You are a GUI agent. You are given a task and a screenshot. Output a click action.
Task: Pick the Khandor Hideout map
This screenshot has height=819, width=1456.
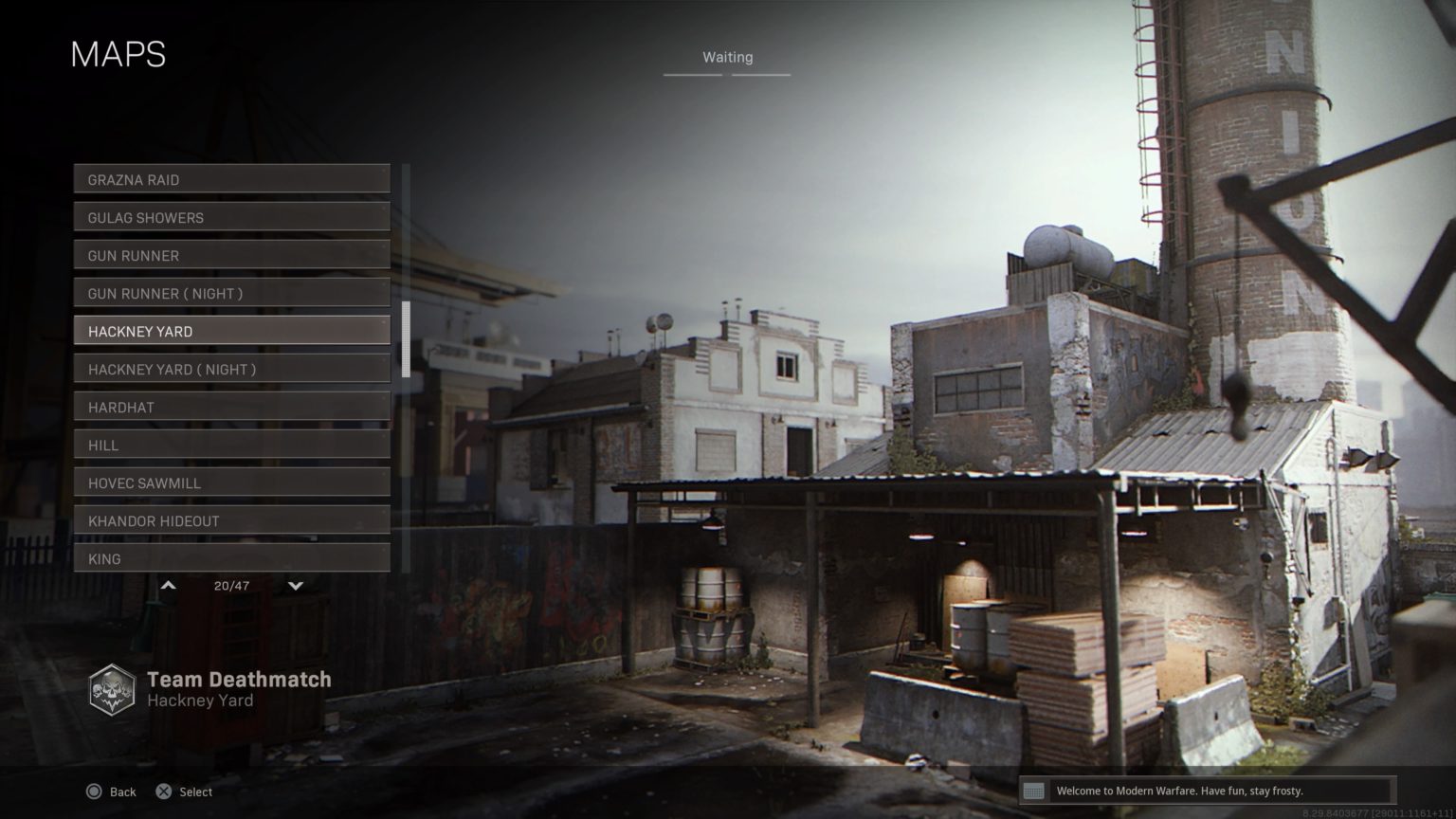tap(231, 520)
